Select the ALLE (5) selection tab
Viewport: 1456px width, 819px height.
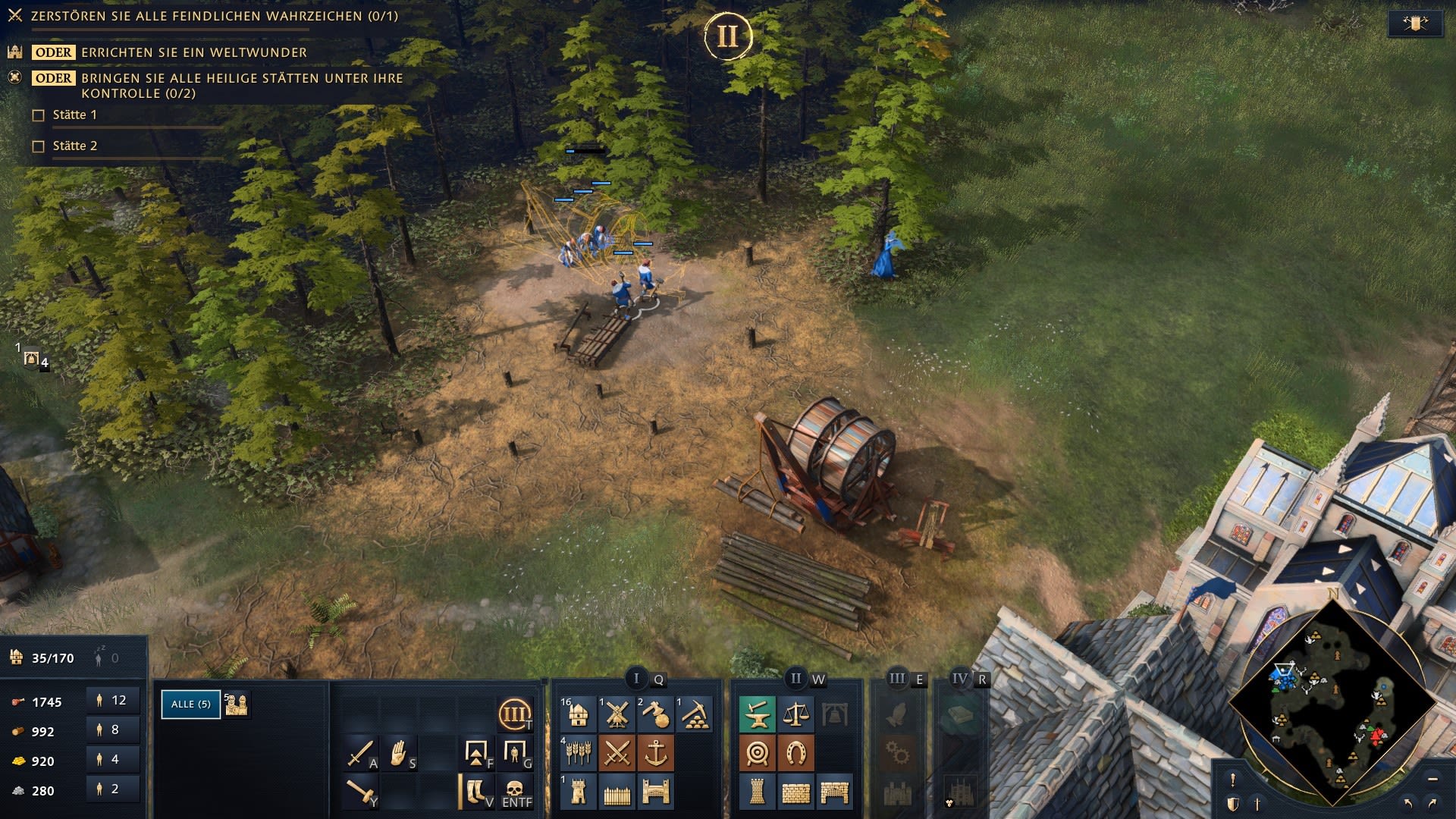point(190,704)
